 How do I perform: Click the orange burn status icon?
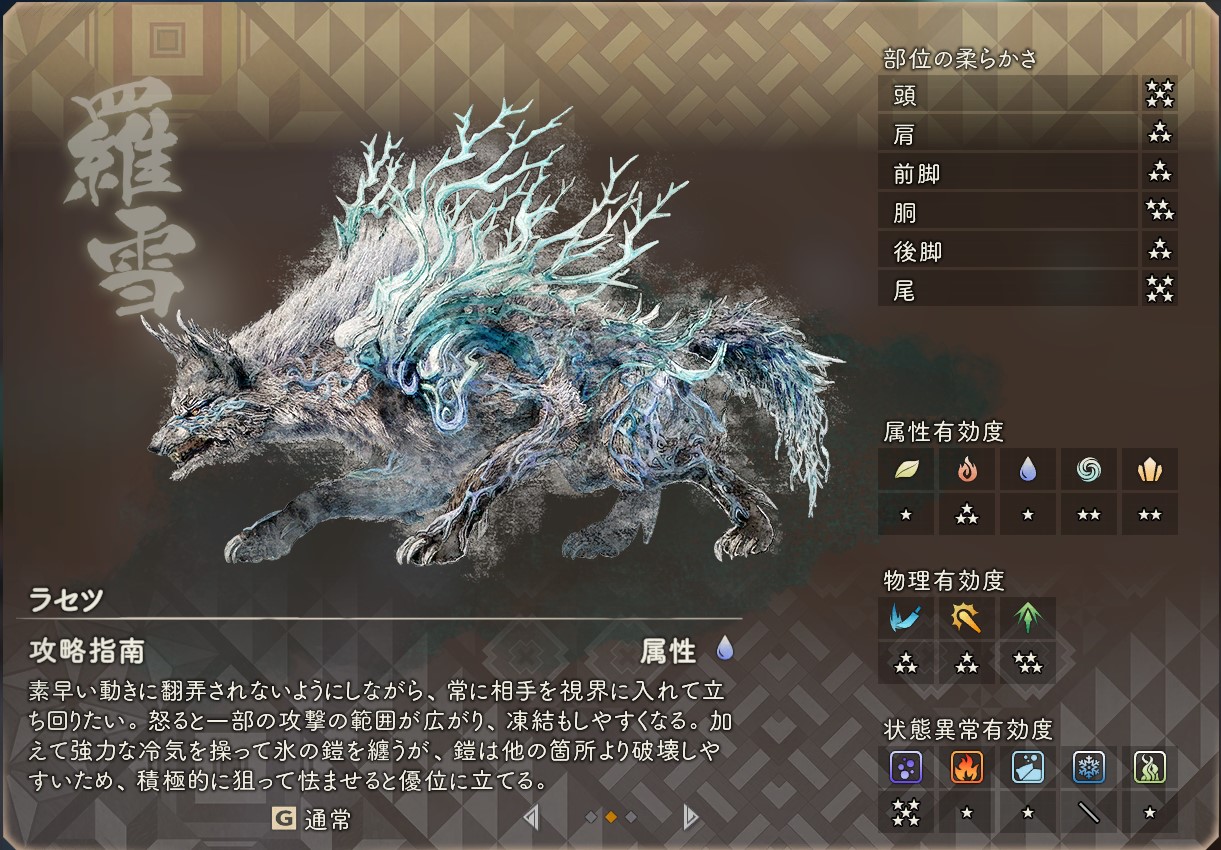[967, 767]
